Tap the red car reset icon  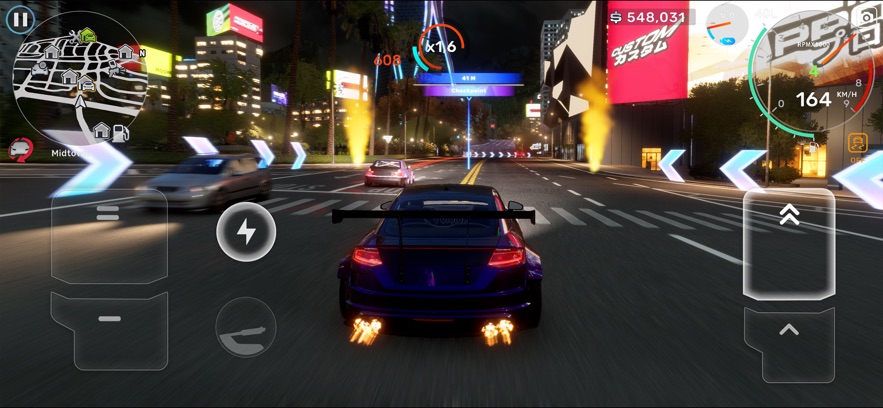coord(20,150)
